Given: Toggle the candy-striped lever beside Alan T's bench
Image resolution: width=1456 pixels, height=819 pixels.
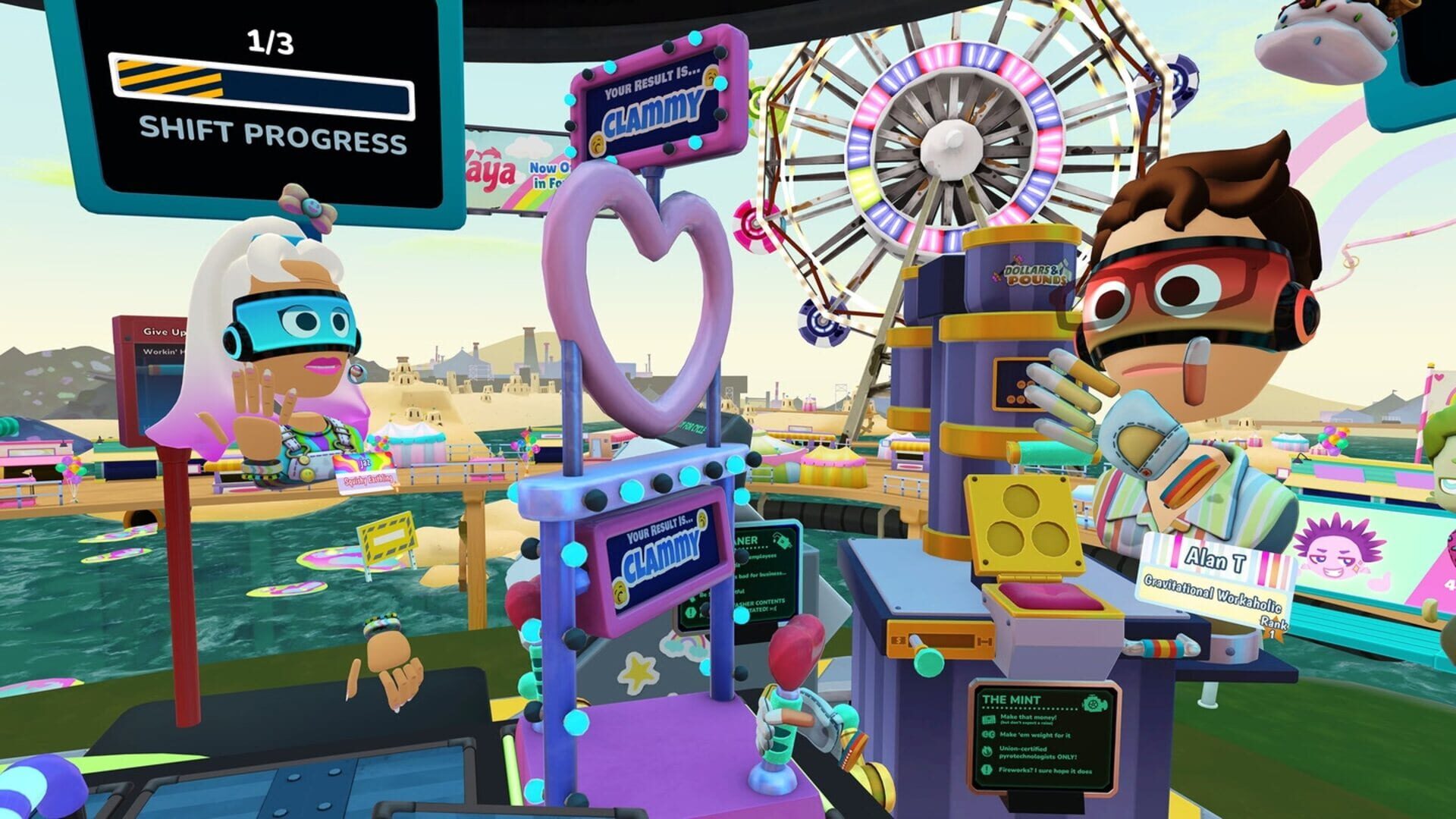Looking at the screenshot, I should [1163, 648].
